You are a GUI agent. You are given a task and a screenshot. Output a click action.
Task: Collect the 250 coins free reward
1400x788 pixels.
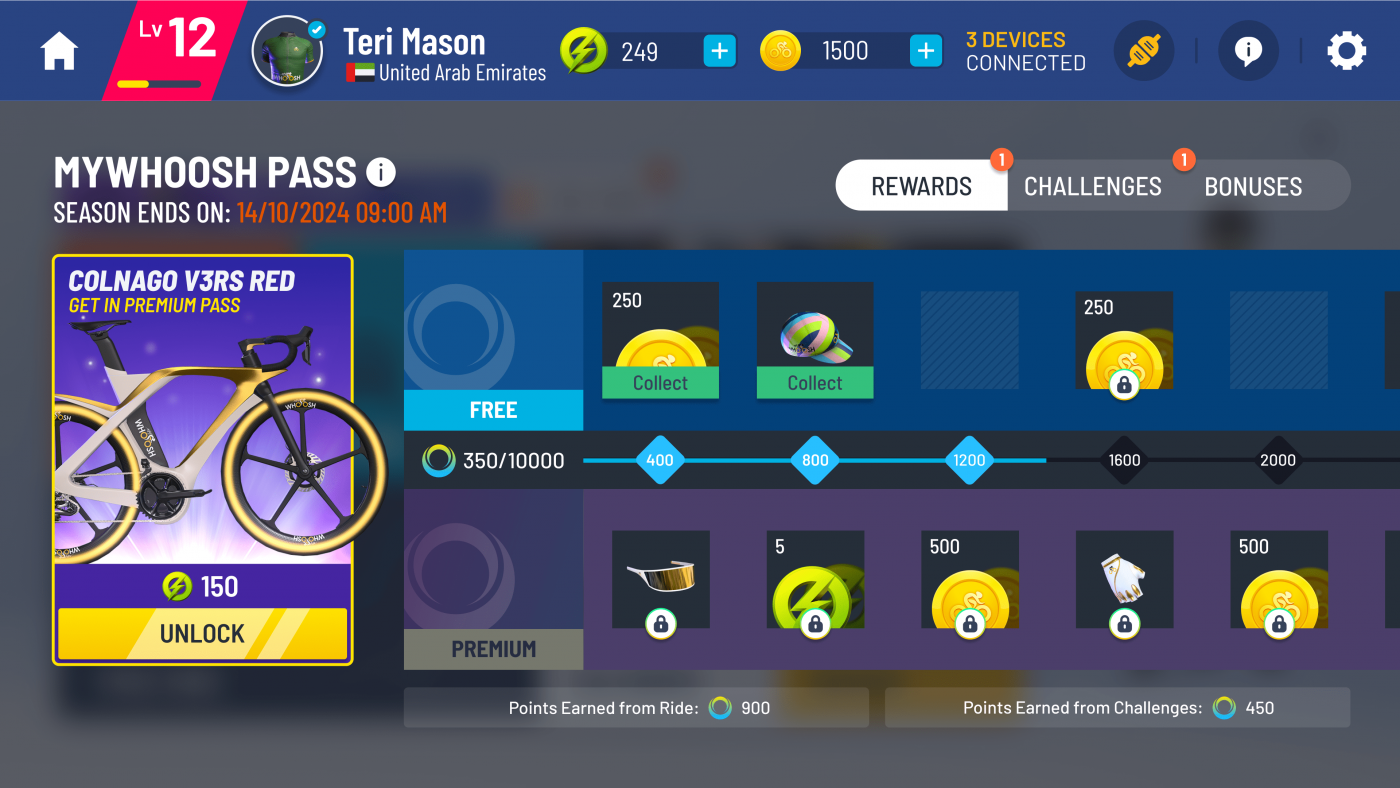pos(660,383)
